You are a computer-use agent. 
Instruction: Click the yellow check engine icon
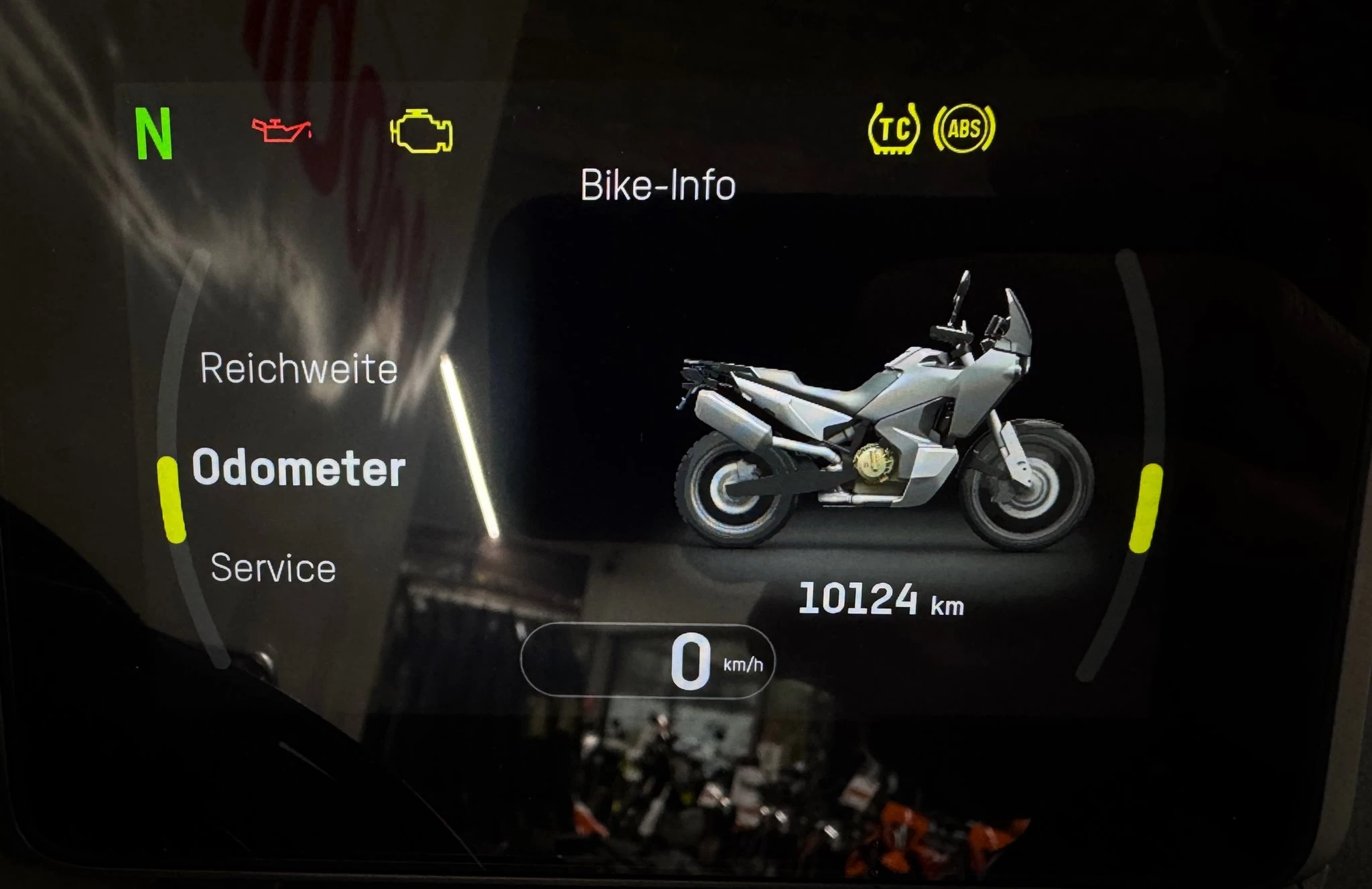421,131
